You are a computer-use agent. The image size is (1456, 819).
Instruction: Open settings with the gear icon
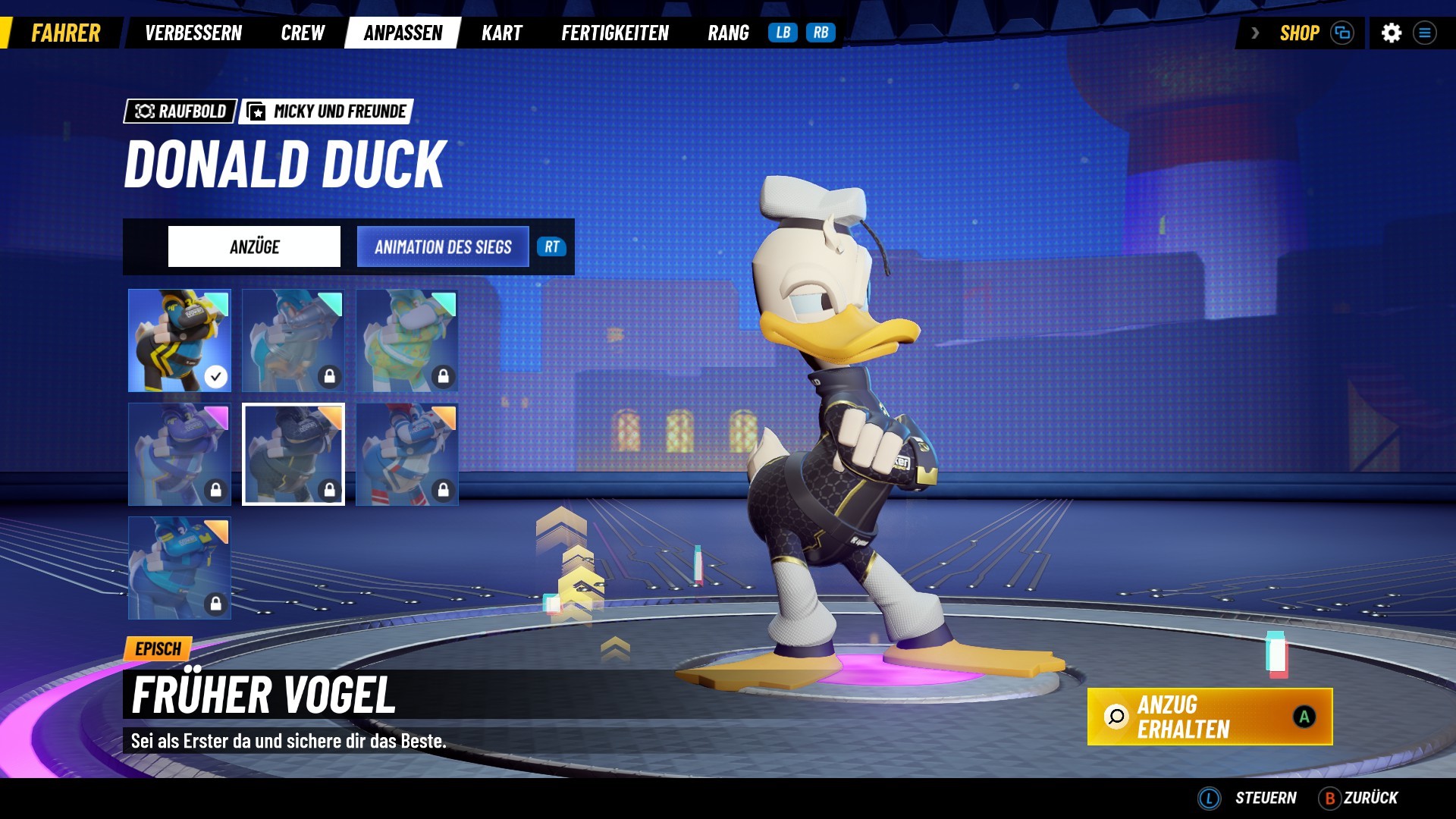tap(1391, 33)
